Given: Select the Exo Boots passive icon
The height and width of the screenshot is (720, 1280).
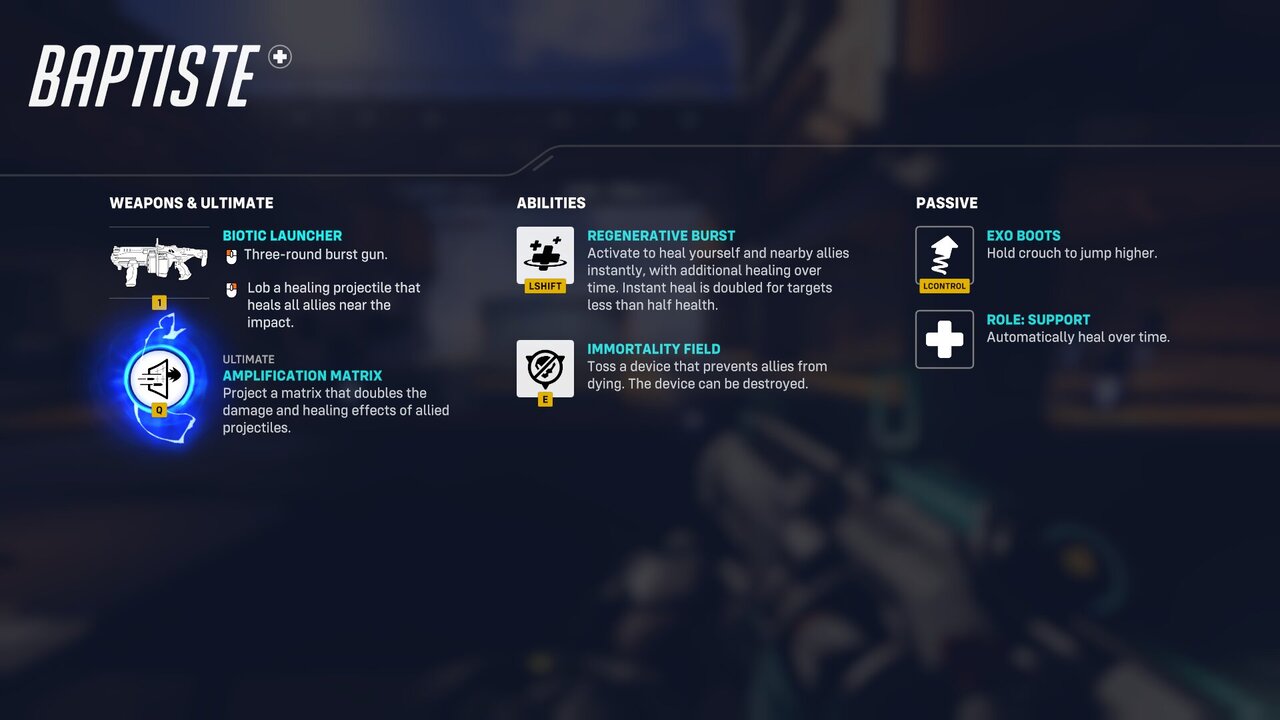Looking at the screenshot, I should (x=944, y=255).
